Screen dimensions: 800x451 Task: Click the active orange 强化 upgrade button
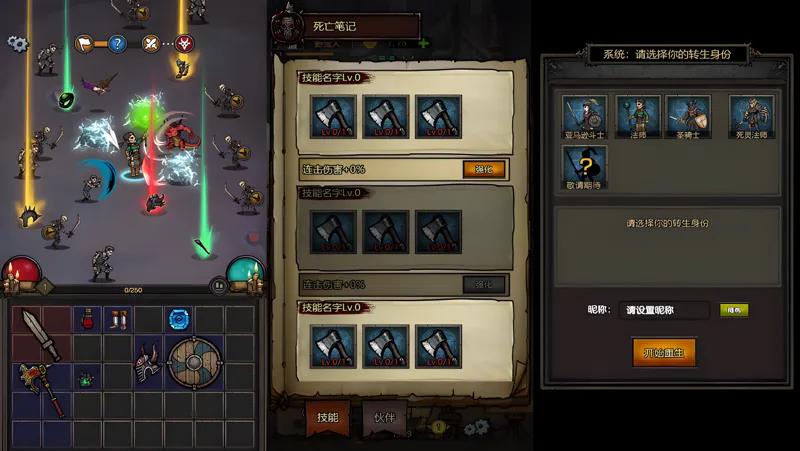[x=484, y=170]
